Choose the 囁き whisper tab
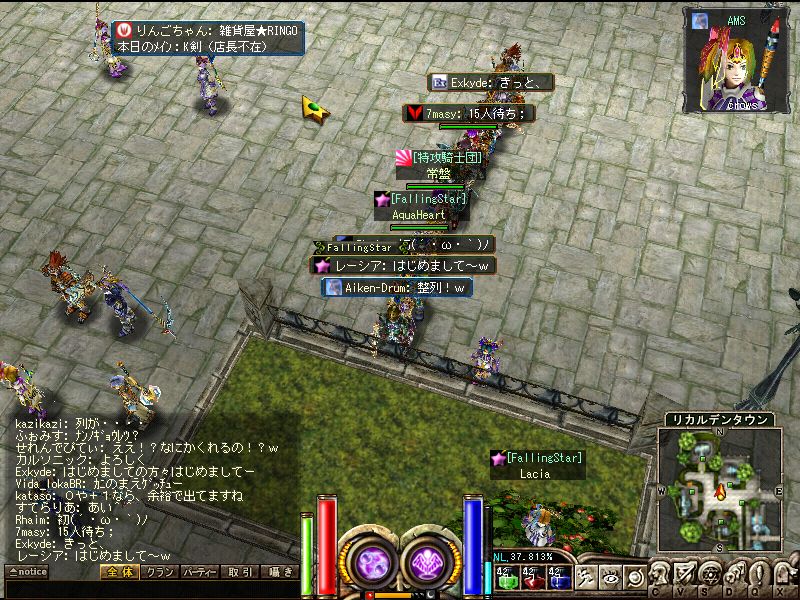The image size is (800, 600). coord(279,572)
